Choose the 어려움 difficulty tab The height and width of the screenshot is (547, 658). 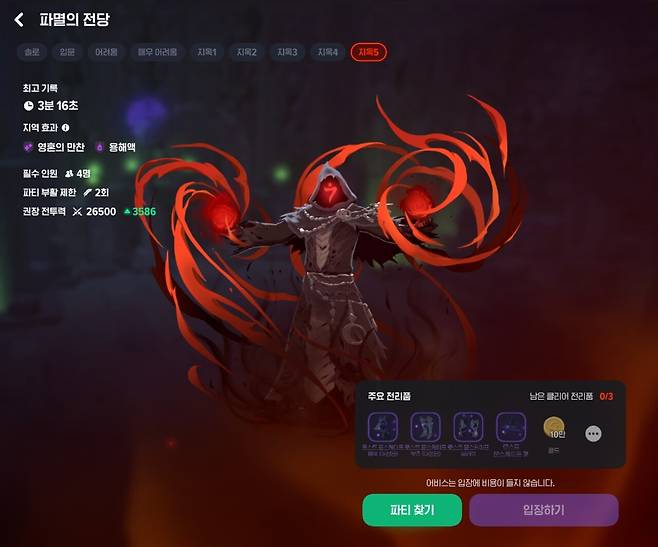[107, 52]
